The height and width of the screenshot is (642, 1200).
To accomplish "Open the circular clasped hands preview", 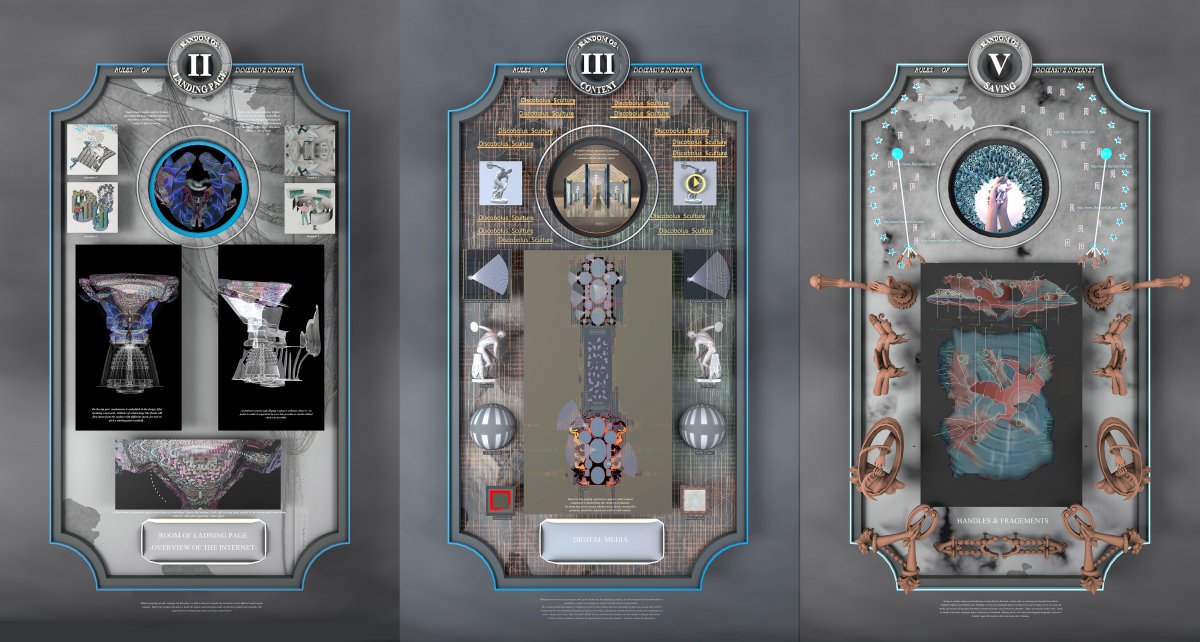I will 1001,183.
